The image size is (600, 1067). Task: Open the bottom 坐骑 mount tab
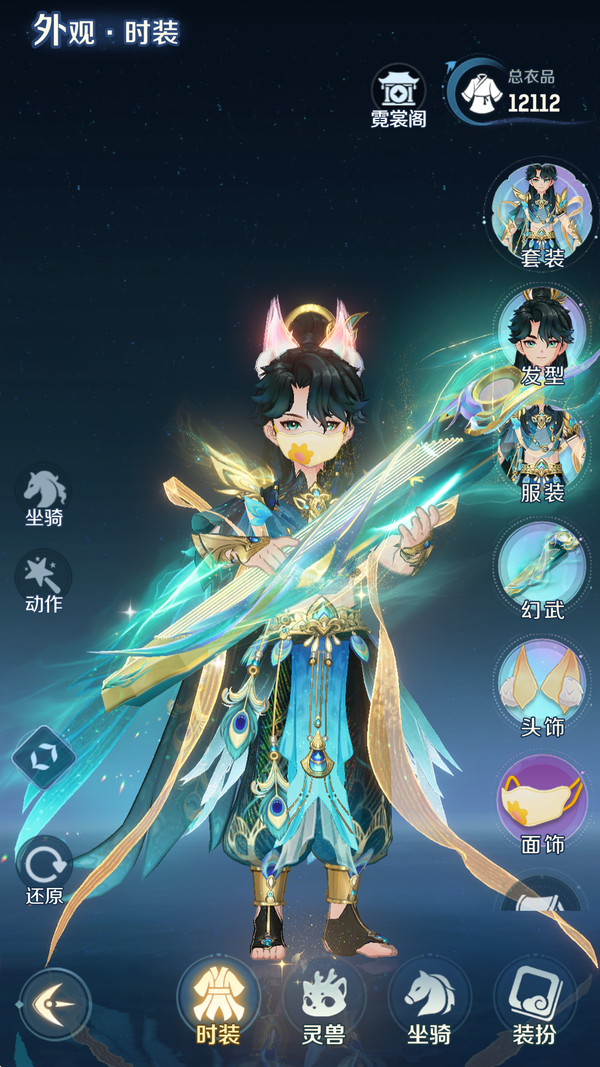pos(429,1000)
